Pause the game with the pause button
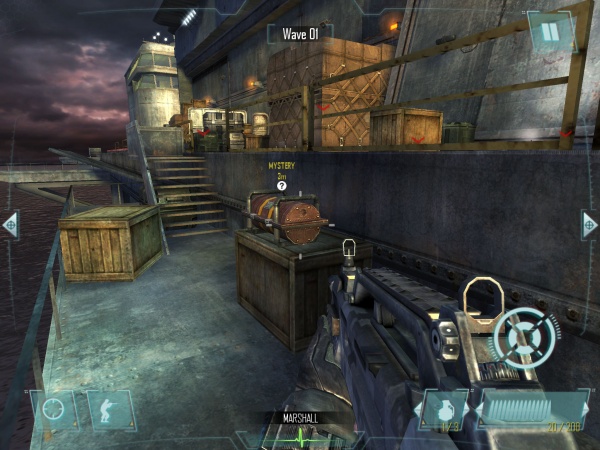Image resolution: width=600 pixels, height=450 pixels. [x=549, y=32]
